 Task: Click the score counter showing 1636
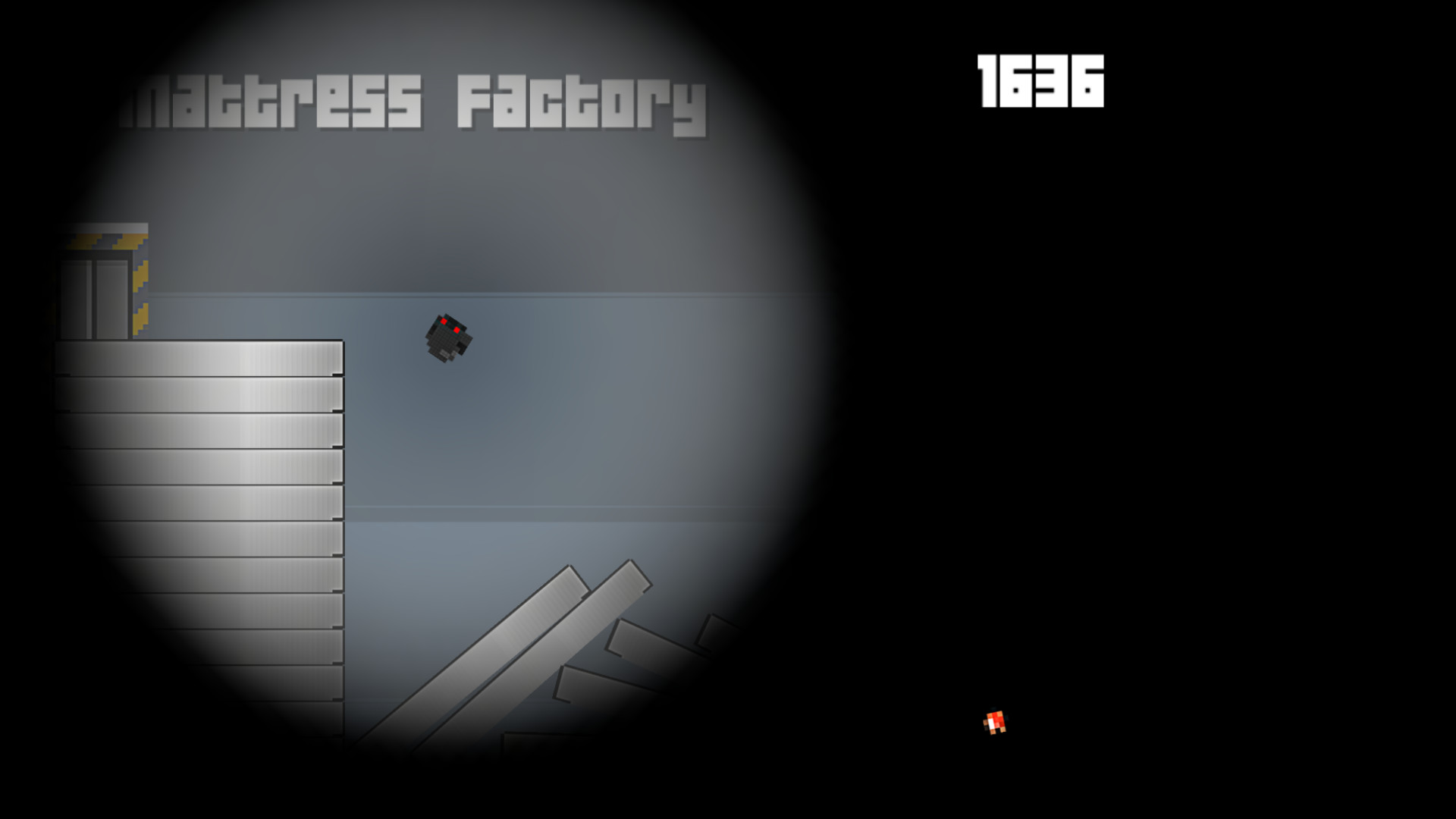point(1039,82)
